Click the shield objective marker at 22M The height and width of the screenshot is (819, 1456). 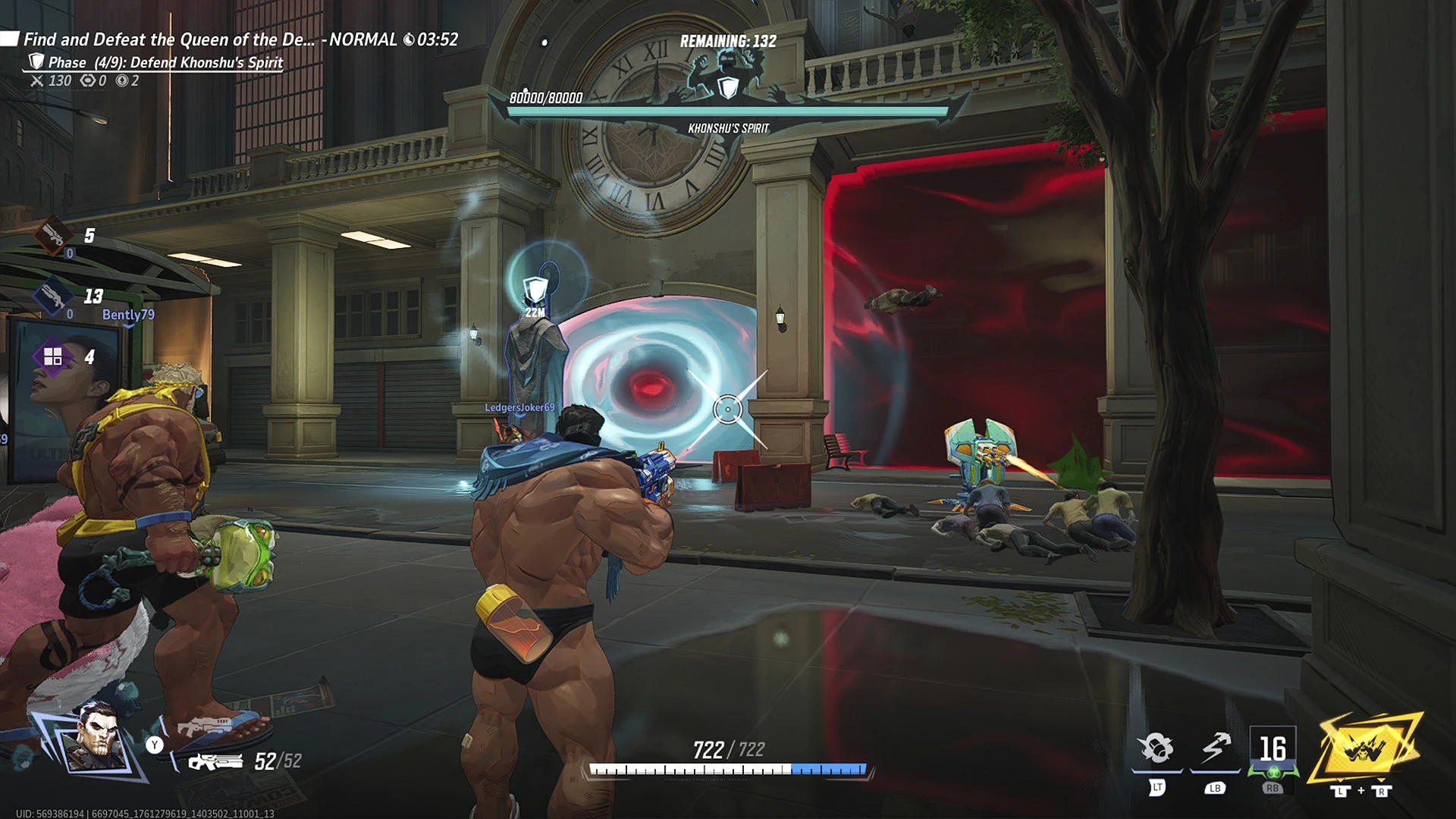point(535,289)
